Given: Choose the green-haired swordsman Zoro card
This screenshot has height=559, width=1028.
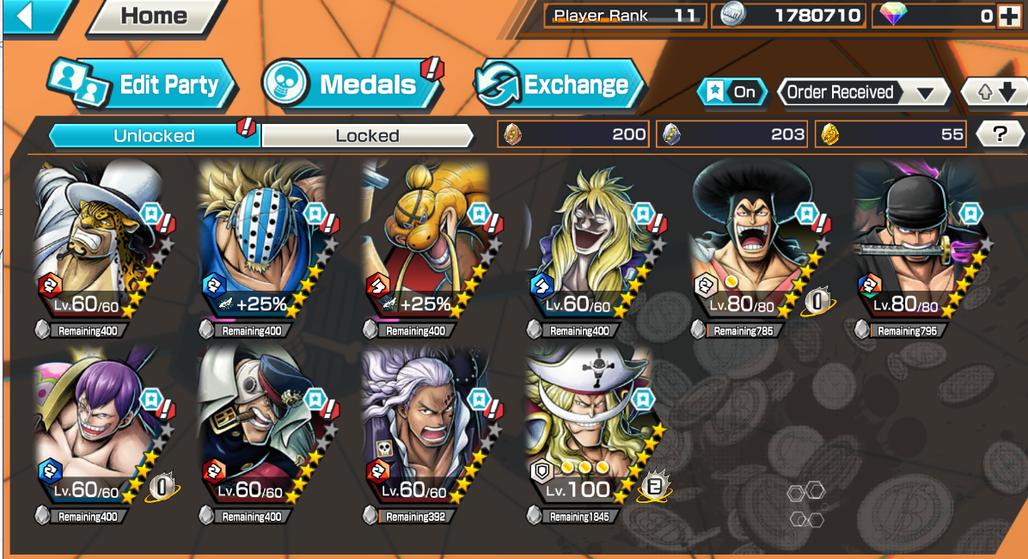Looking at the screenshot, I should 916,240.
